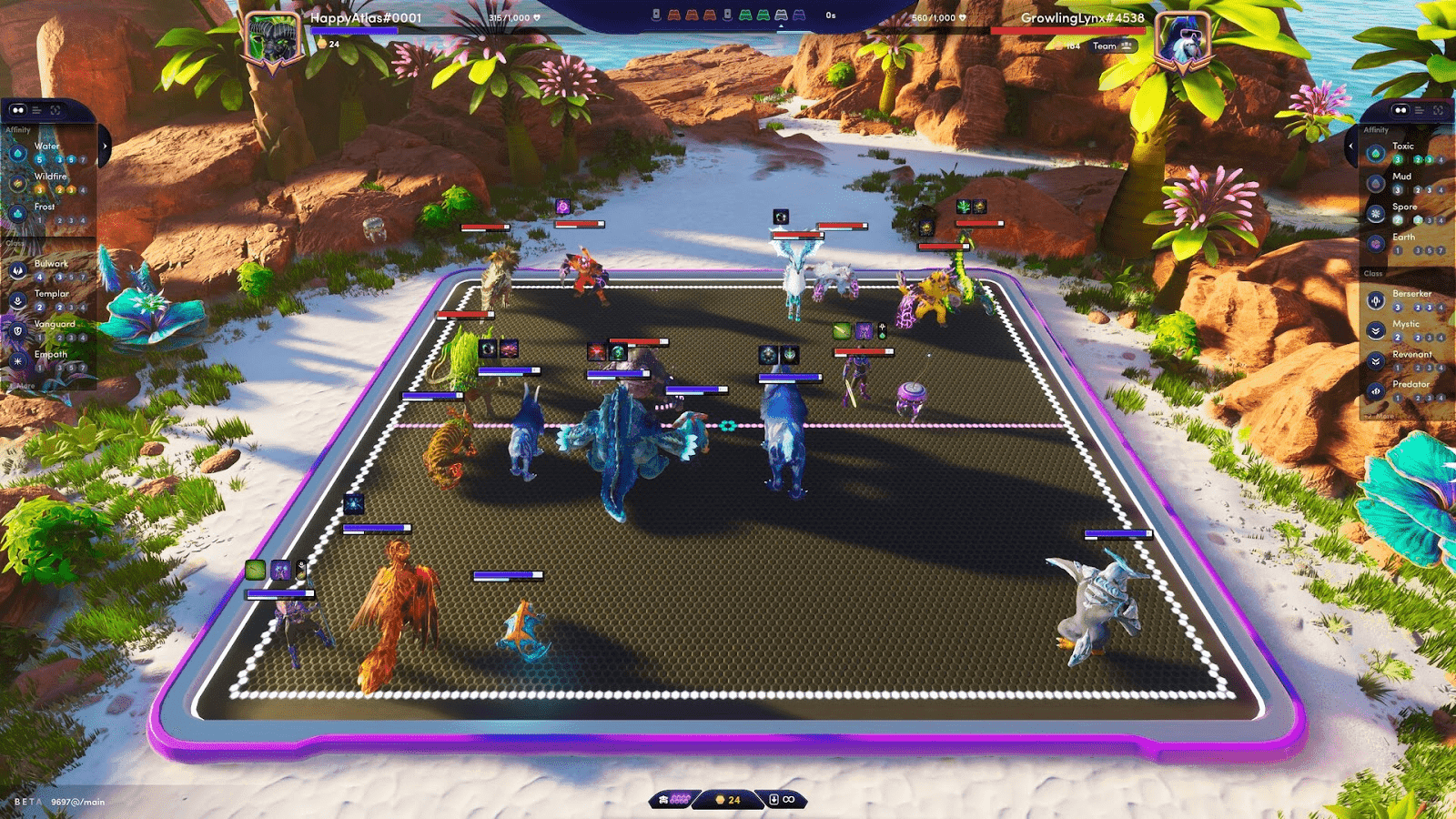Select the Wildfire affinity icon
1456x819 pixels.
[17, 185]
